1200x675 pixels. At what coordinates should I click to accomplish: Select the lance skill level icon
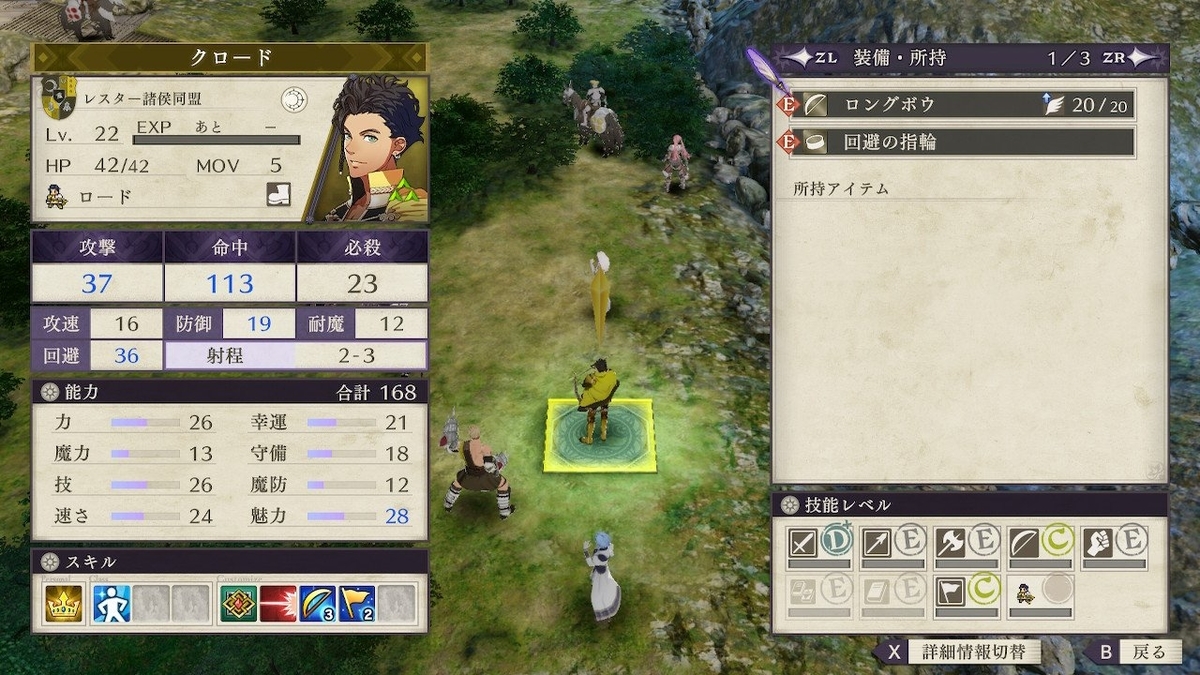[x=877, y=543]
